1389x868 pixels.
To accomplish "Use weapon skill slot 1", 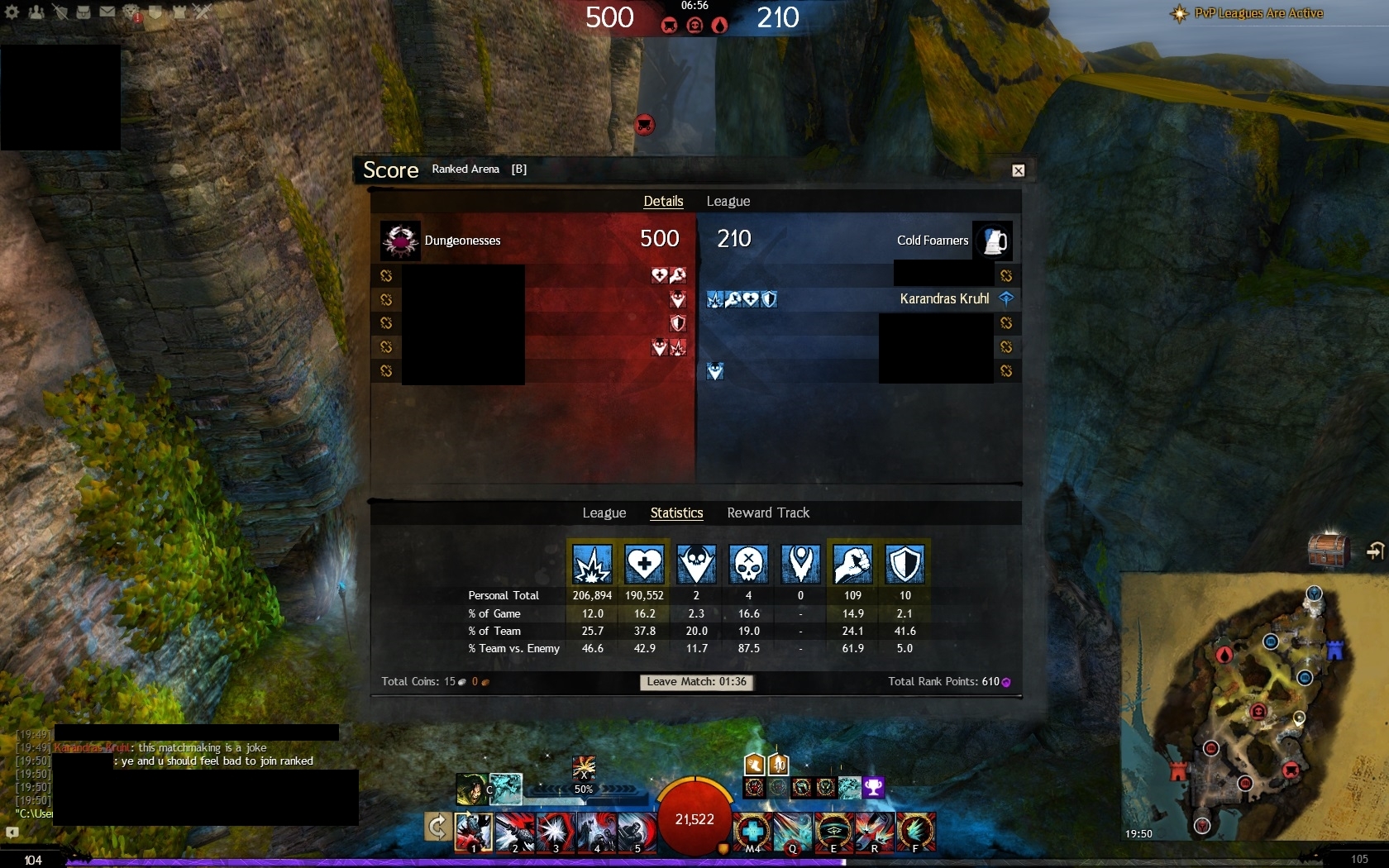I will click(x=474, y=831).
